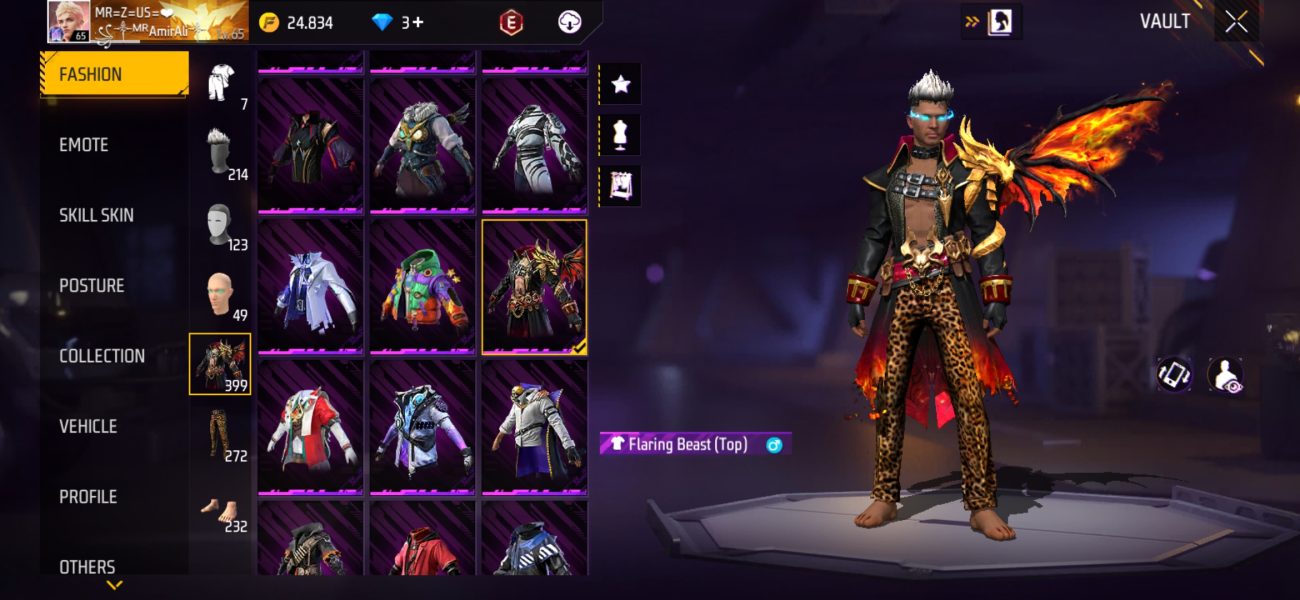Viewport: 1300px width, 600px height.
Task: Select the white and blue jacket top
Action: coord(310,287)
